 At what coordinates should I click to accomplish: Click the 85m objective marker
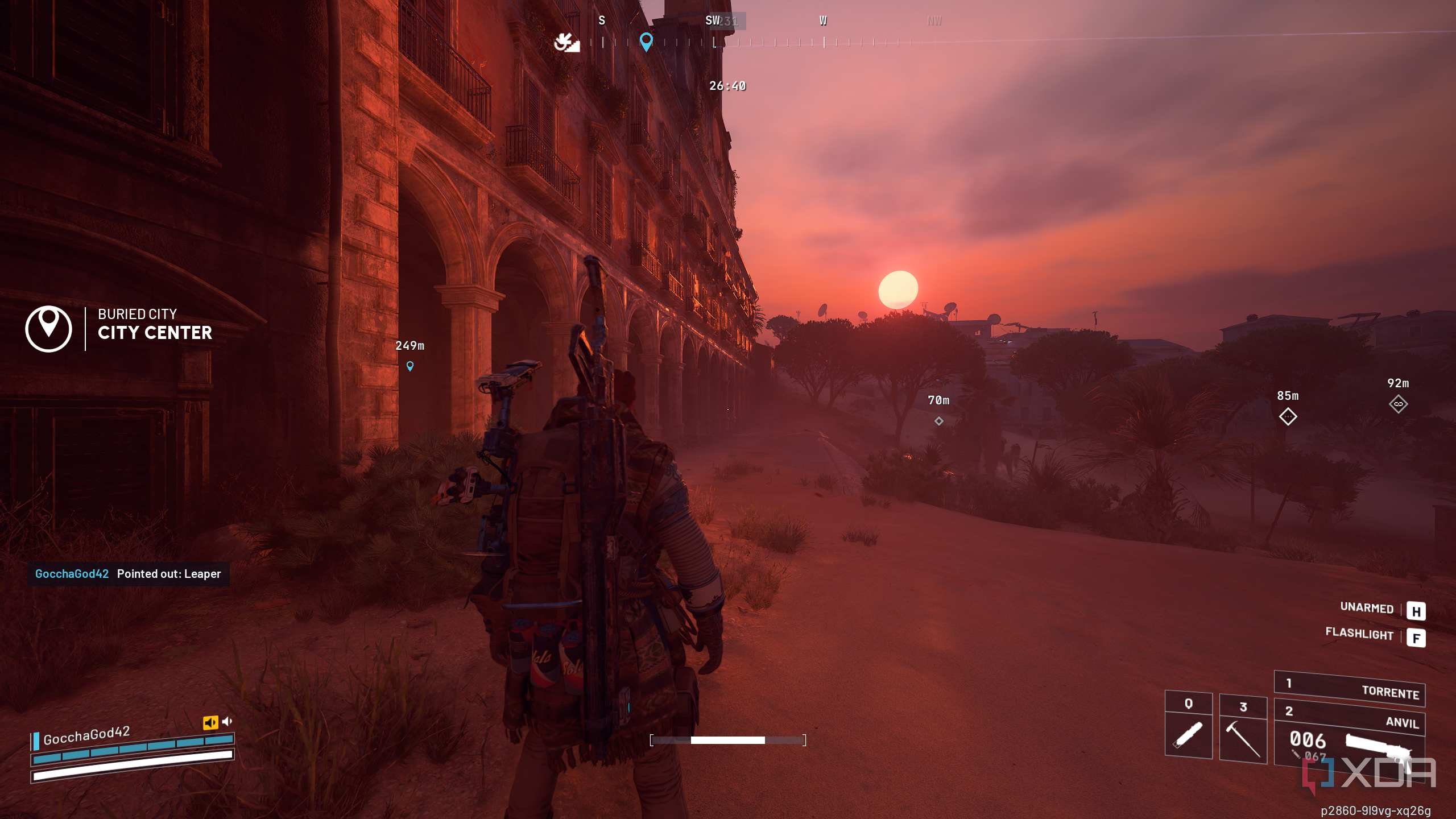click(x=1289, y=415)
